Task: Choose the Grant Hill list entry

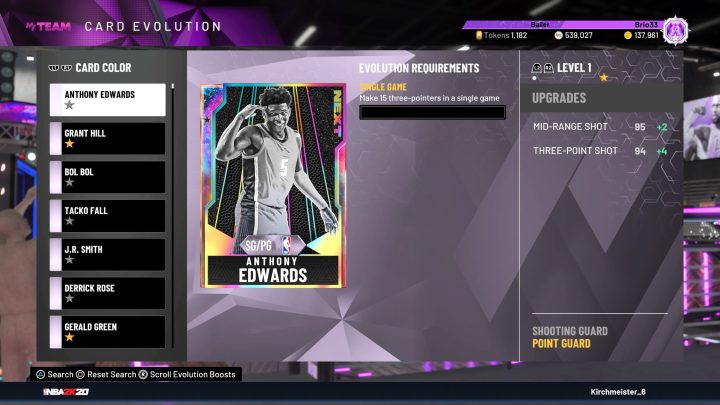Action: [x=107, y=138]
